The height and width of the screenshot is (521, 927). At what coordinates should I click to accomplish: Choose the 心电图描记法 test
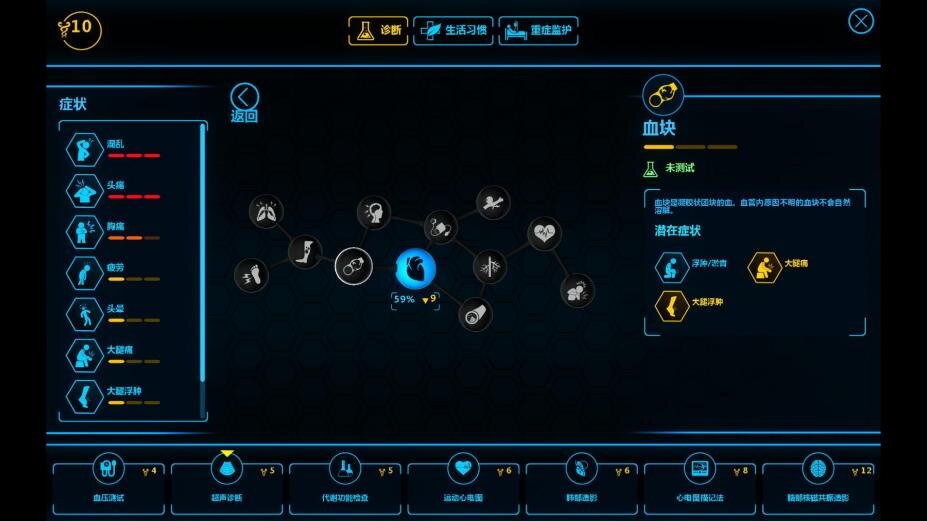(699, 482)
